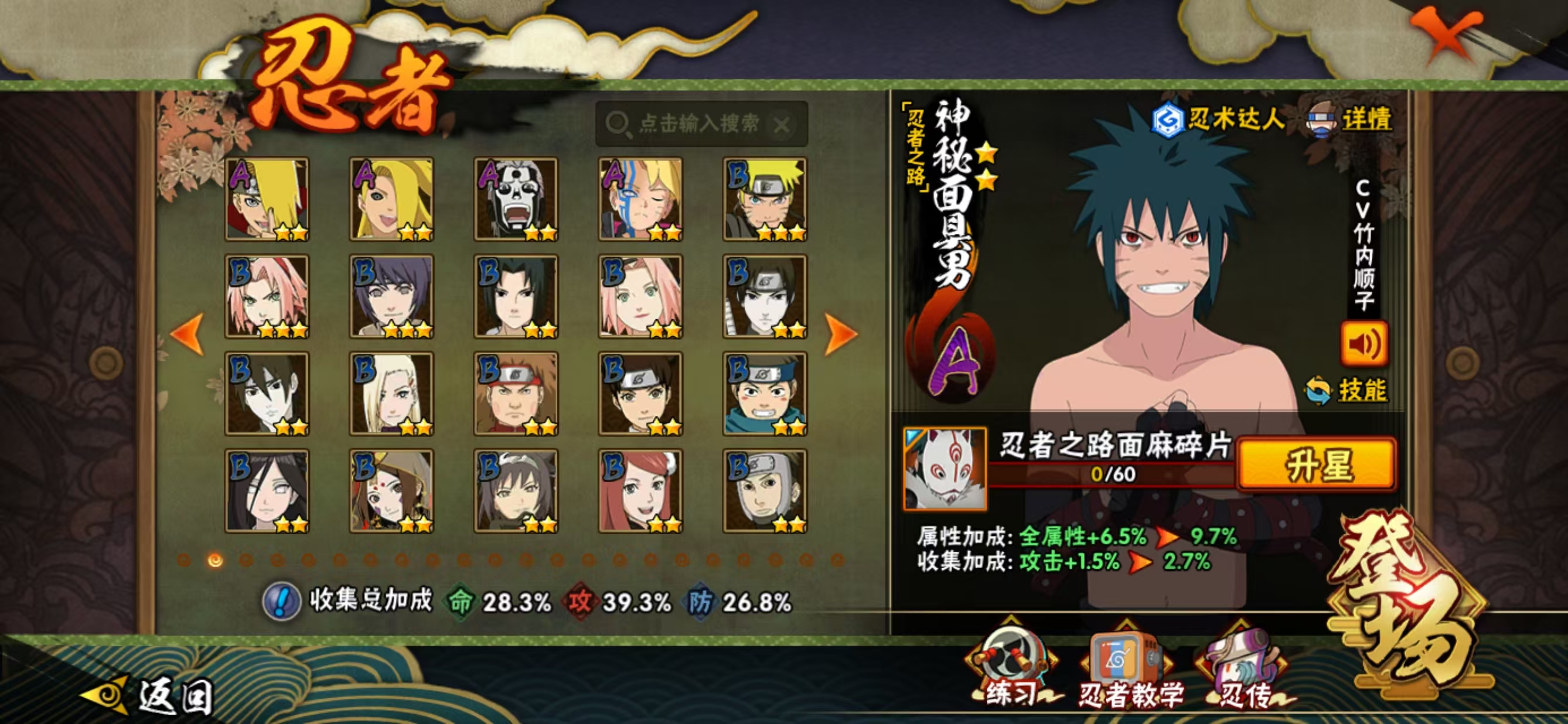Tap the fox mask fragment icon
Viewport: 1568px width, 724px height.
tap(945, 468)
